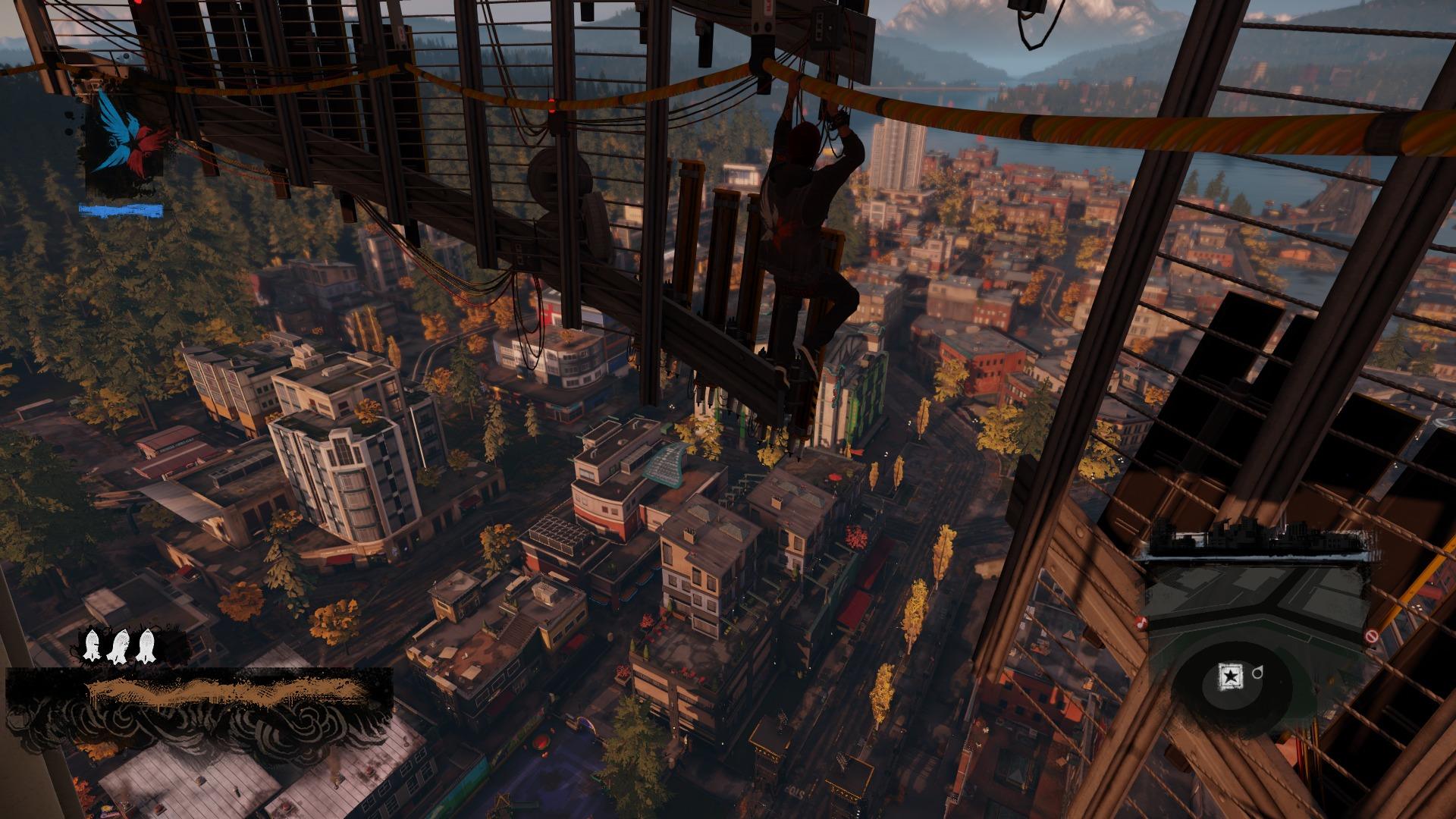
Task: Select the red prohibited-sign minimap marker
Action: [1370, 636]
